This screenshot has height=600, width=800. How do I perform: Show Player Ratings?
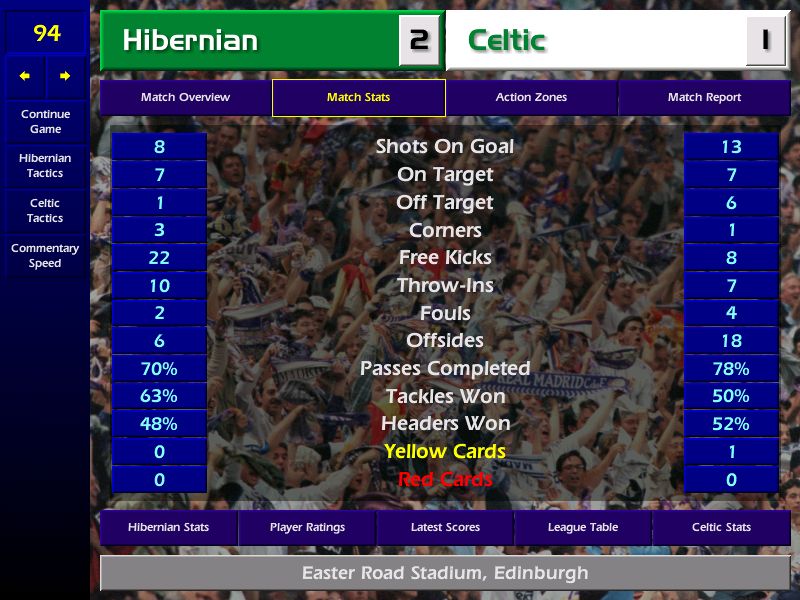[x=307, y=527]
